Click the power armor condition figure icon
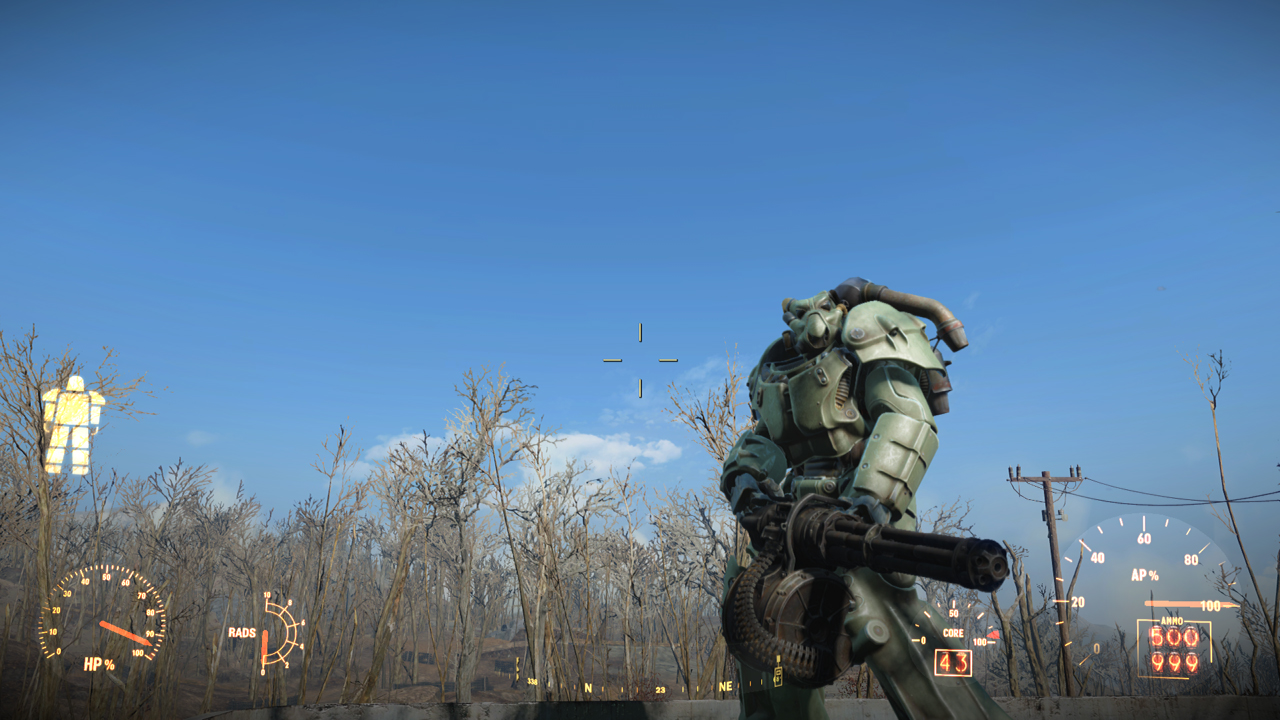1280x720 pixels. pyautogui.click(x=73, y=425)
